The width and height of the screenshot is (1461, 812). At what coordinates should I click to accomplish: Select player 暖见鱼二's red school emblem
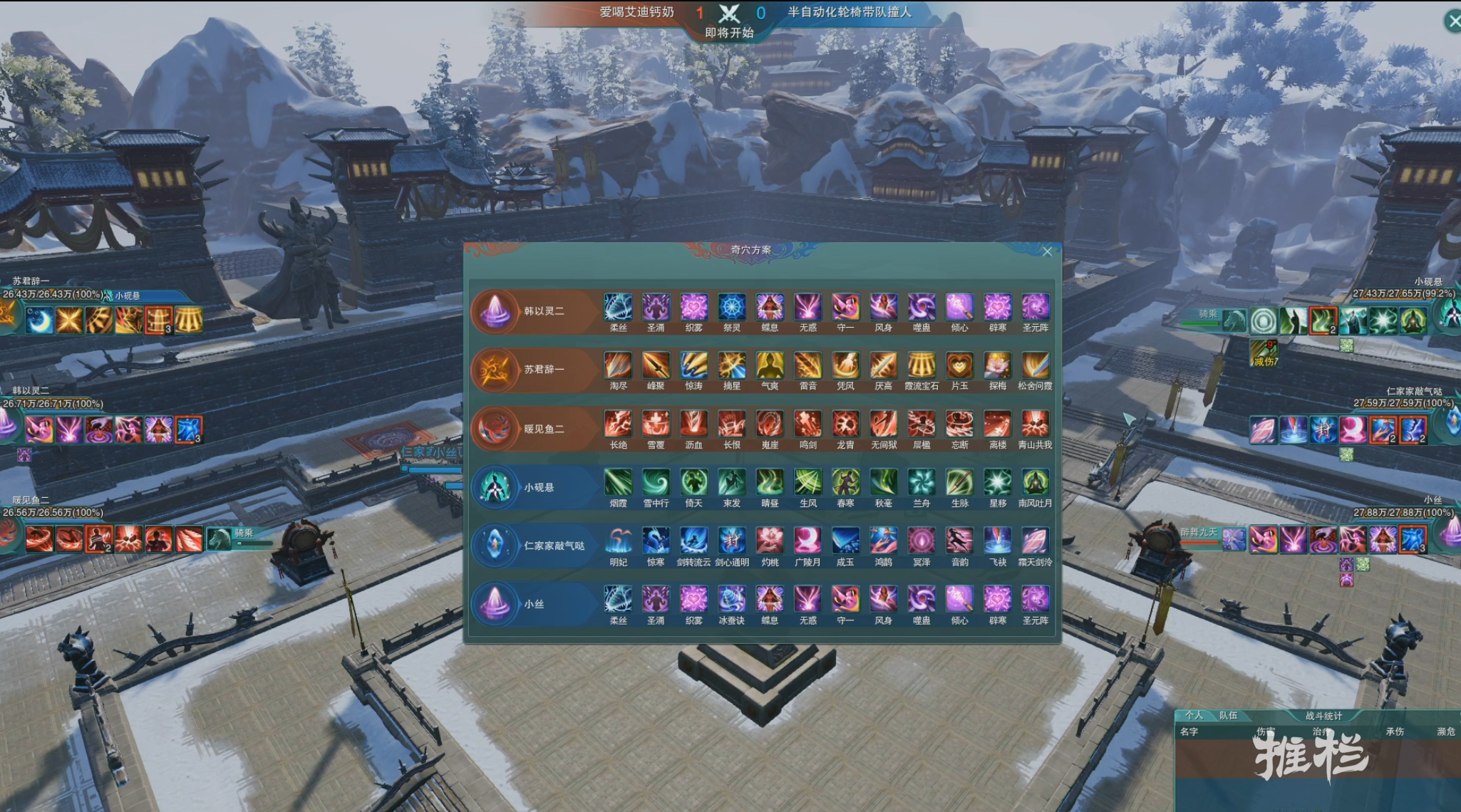(x=495, y=429)
